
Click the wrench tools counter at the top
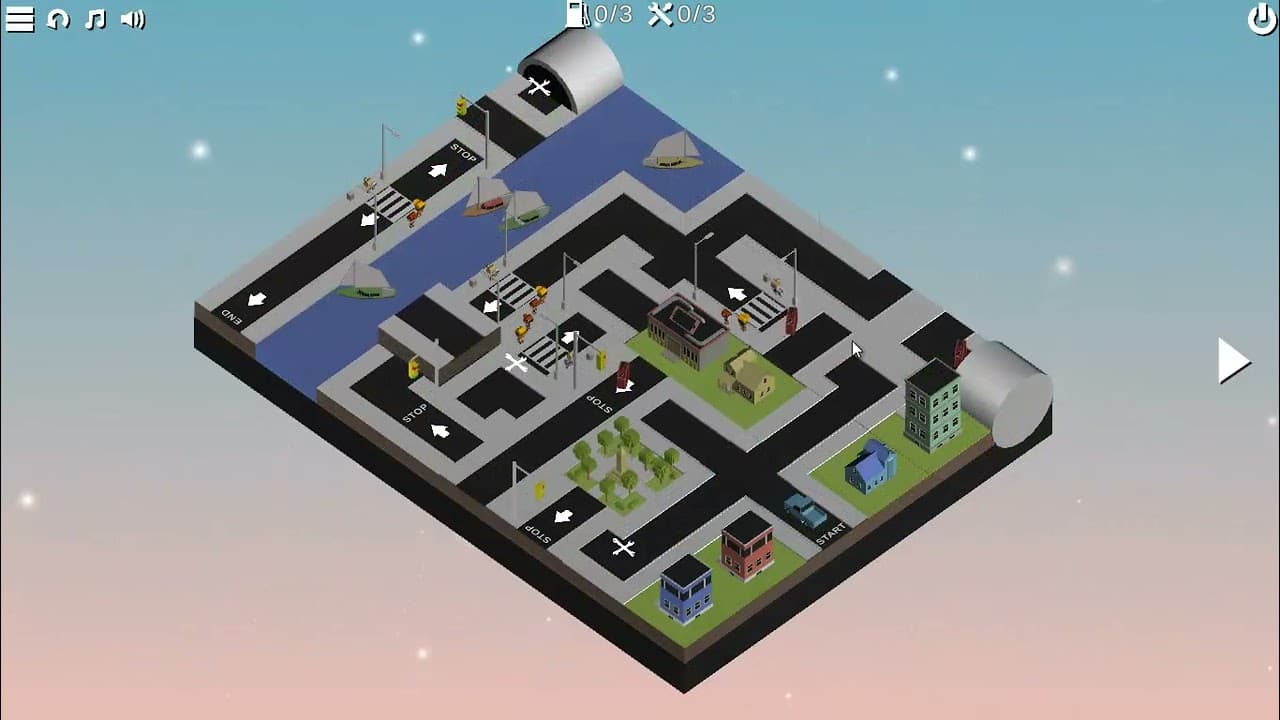(x=660, y=14)
